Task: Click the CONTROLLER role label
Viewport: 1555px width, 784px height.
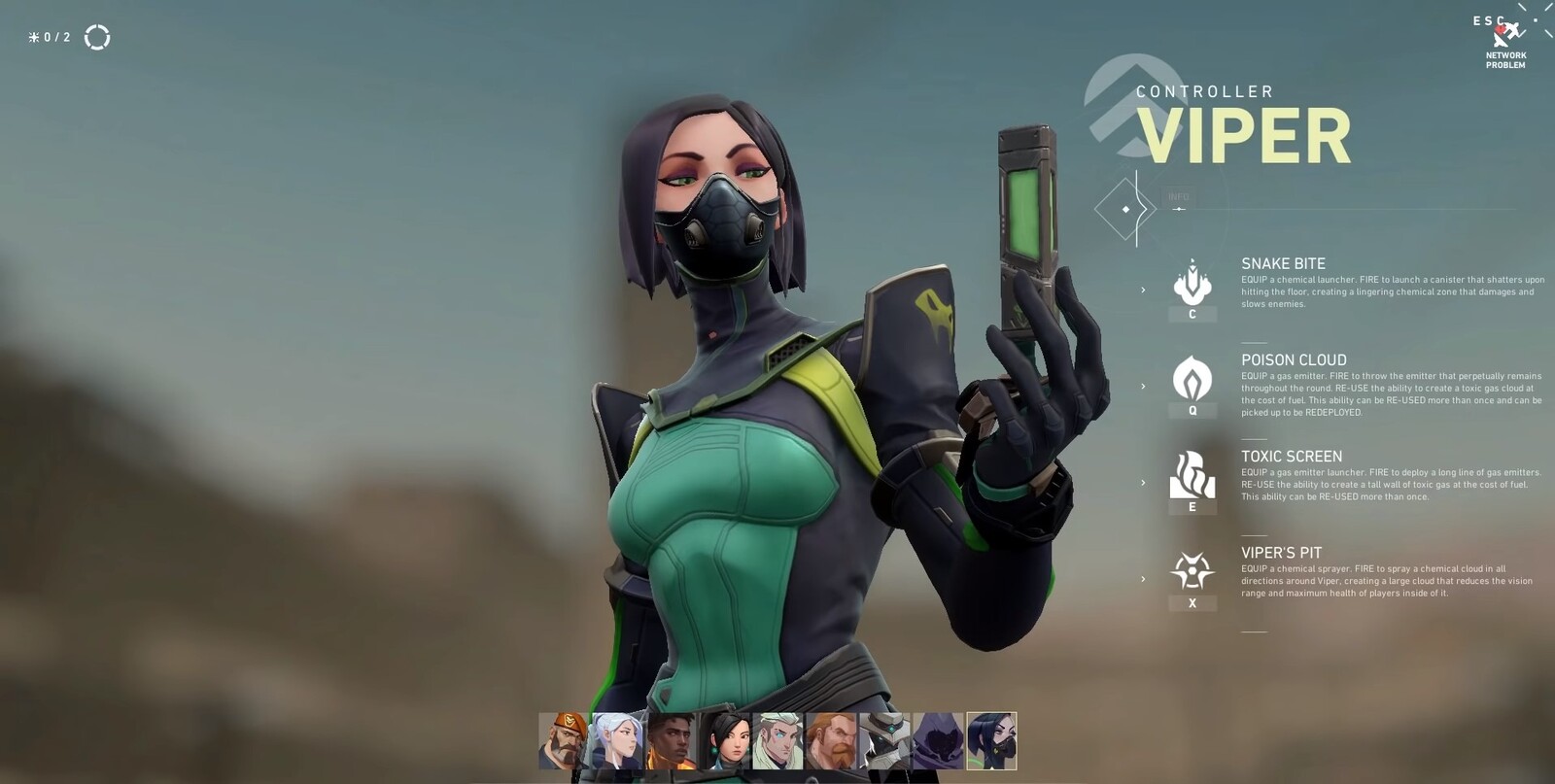Action: tap(1205, 90)
